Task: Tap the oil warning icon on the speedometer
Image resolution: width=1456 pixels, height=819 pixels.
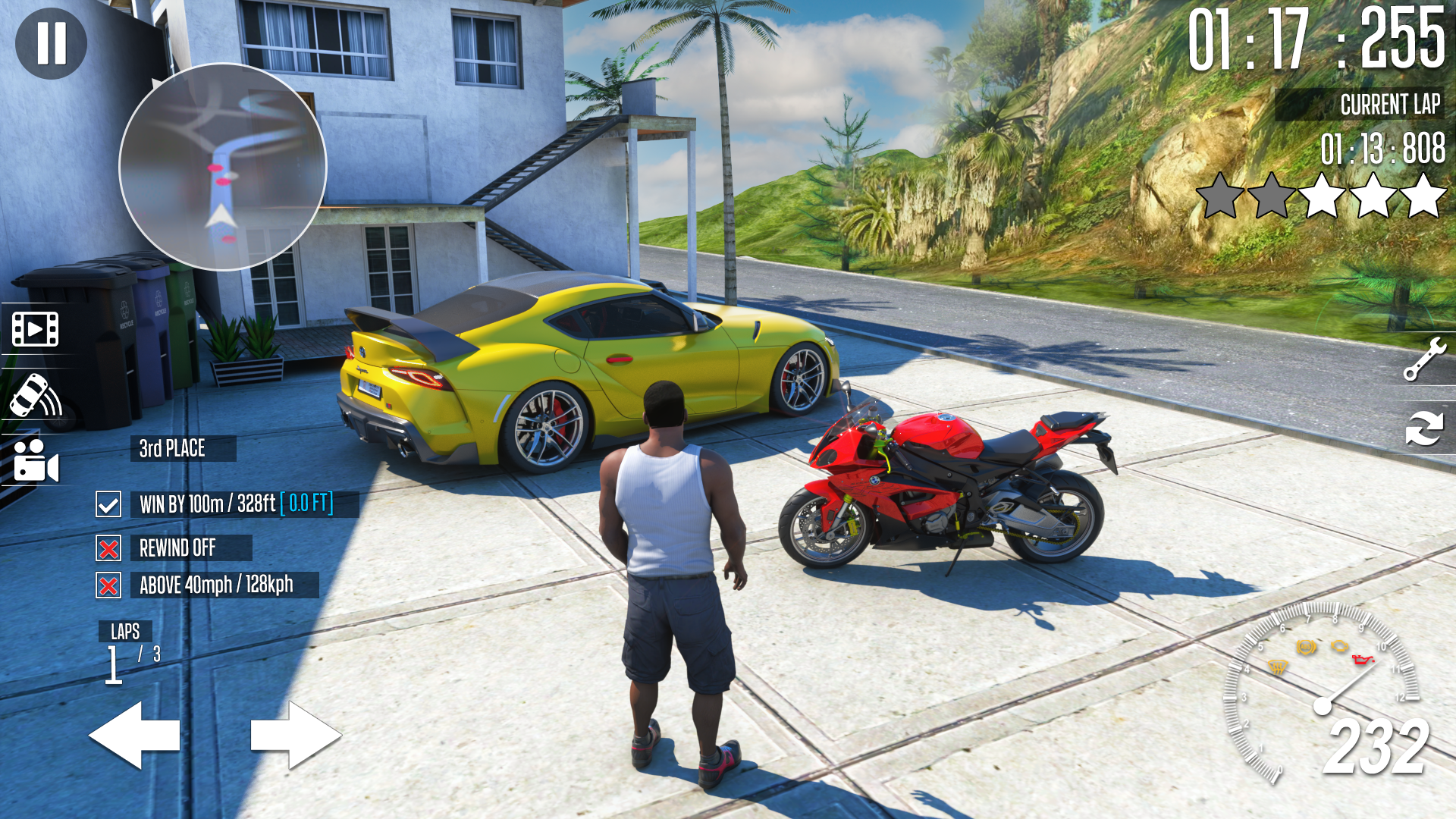Action: tap(1361, 661)
